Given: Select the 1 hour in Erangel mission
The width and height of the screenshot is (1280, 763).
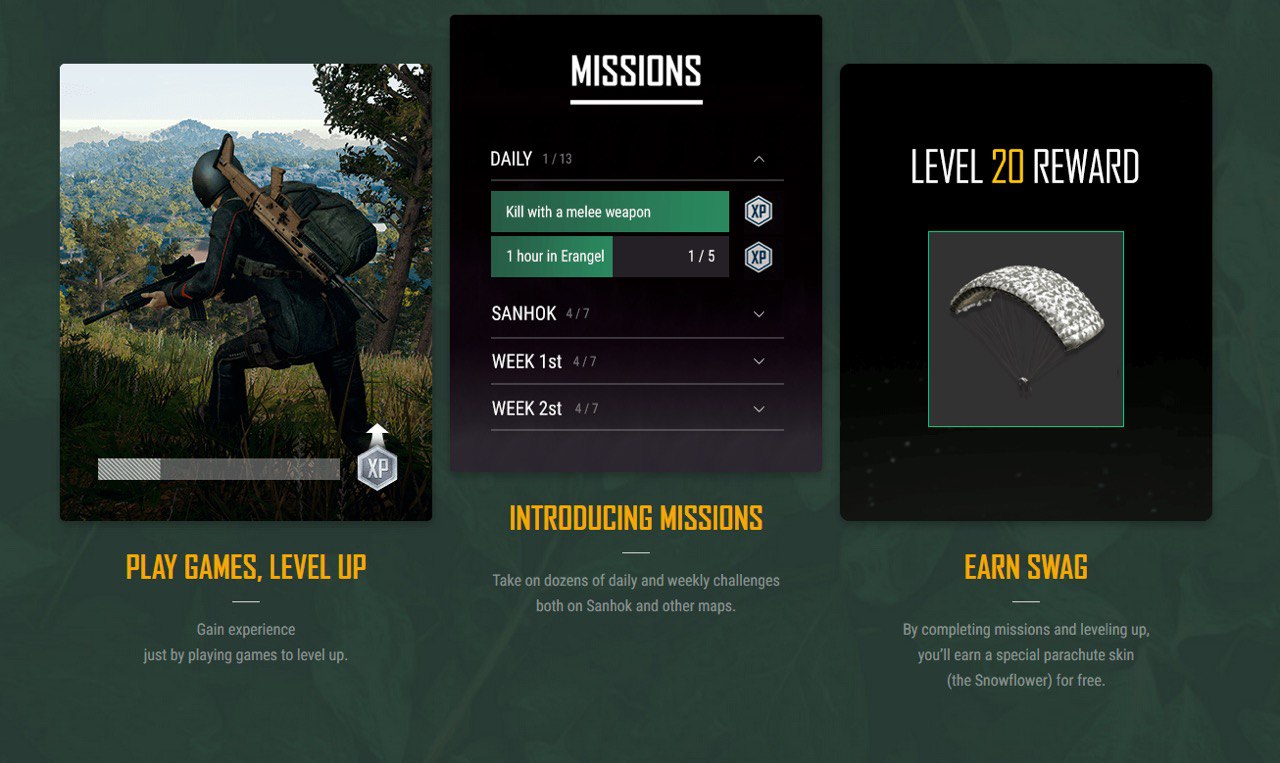Looking at the screenshot, I should click(x=609, y=256).
